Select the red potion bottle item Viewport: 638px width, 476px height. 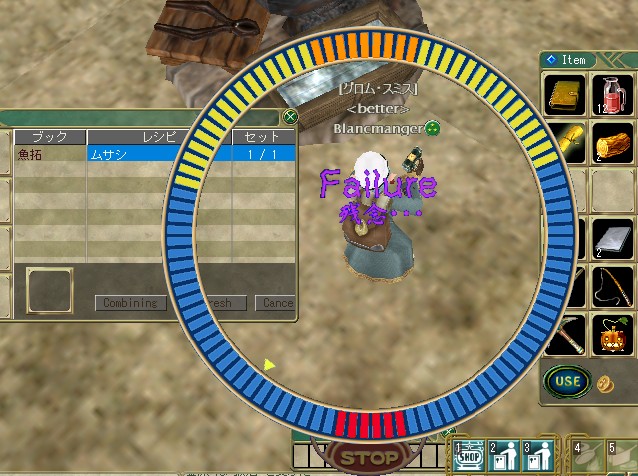pos(613,95)
